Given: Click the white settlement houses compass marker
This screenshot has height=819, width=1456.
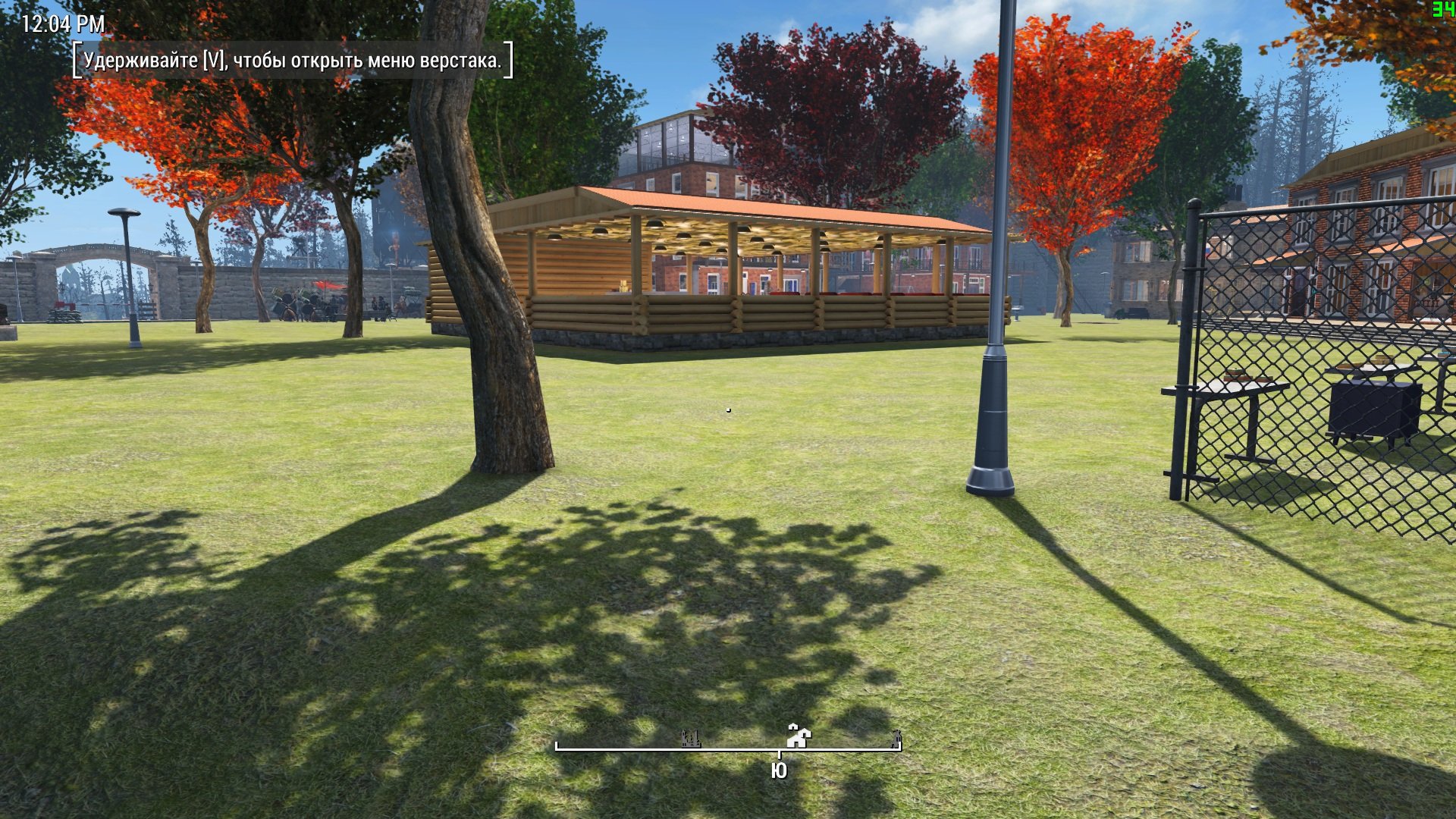Looking at the screenshot, I should 799,735.
